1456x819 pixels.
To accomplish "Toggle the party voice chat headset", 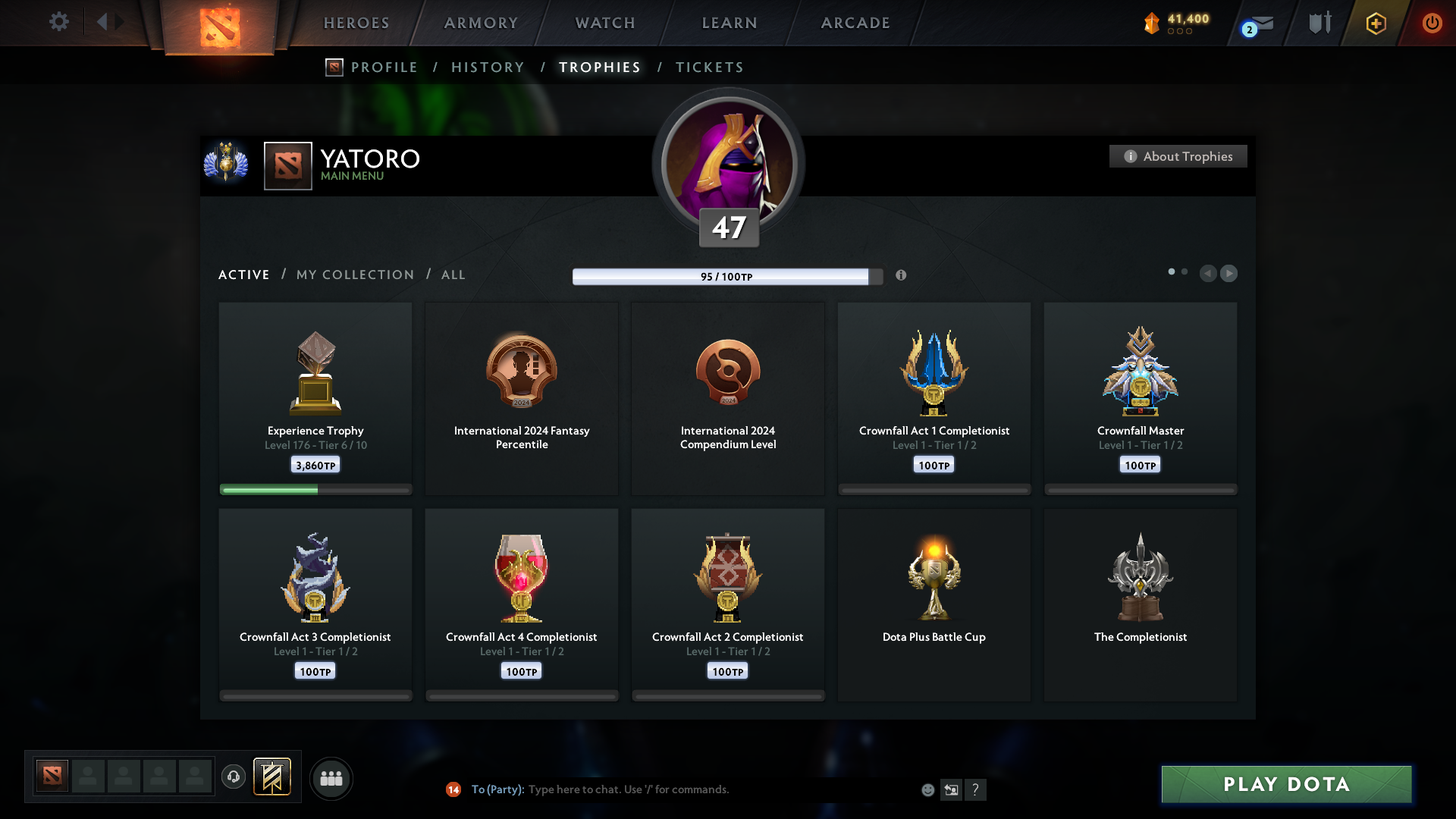I will point(234,777).
